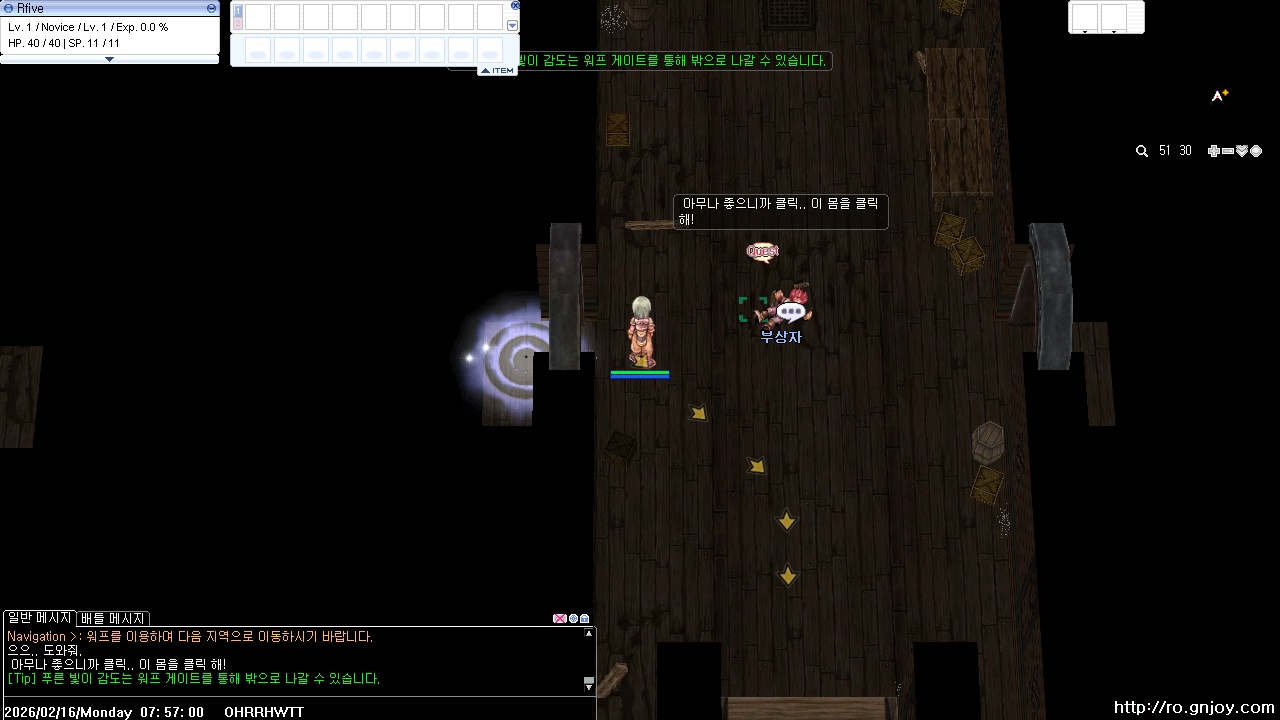Screen dimensions: 1280x720
Task: Toggle the ITEM bar arrow tab
Action: pyautogui.click(x=497, y=70)
